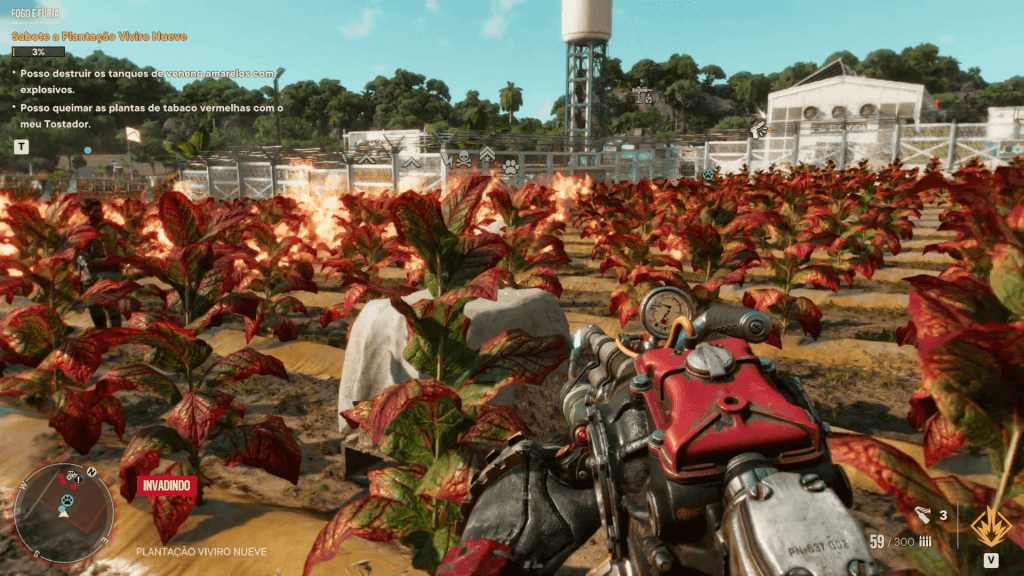
Task: Open the Sabote a Plantação Viviro Nueve objective
Action: pos(99,36)
